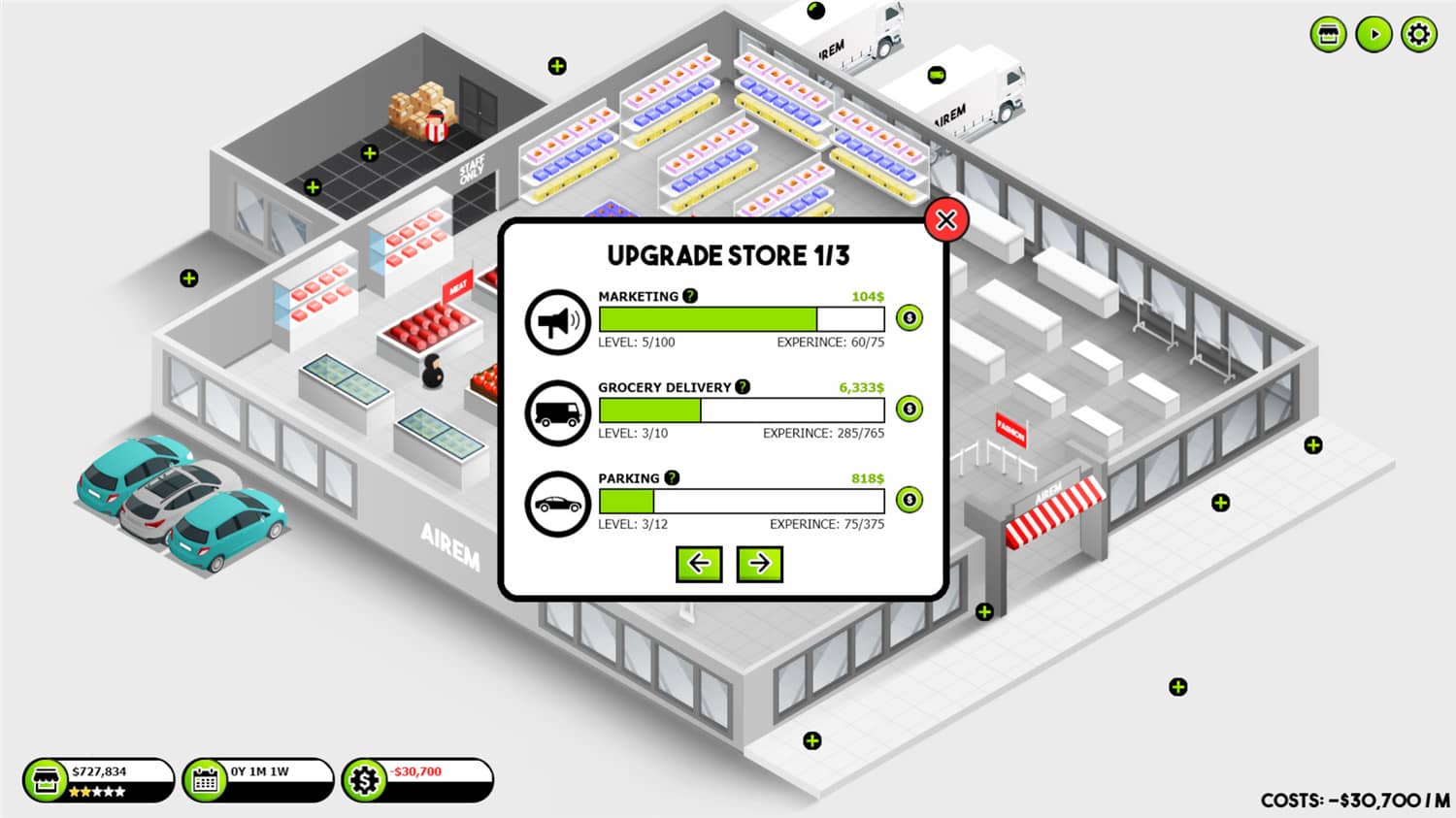Viewport: 1456px width, 818px height.
Task: Open the Grocery Delivery question mark hint
Action: 741,387
